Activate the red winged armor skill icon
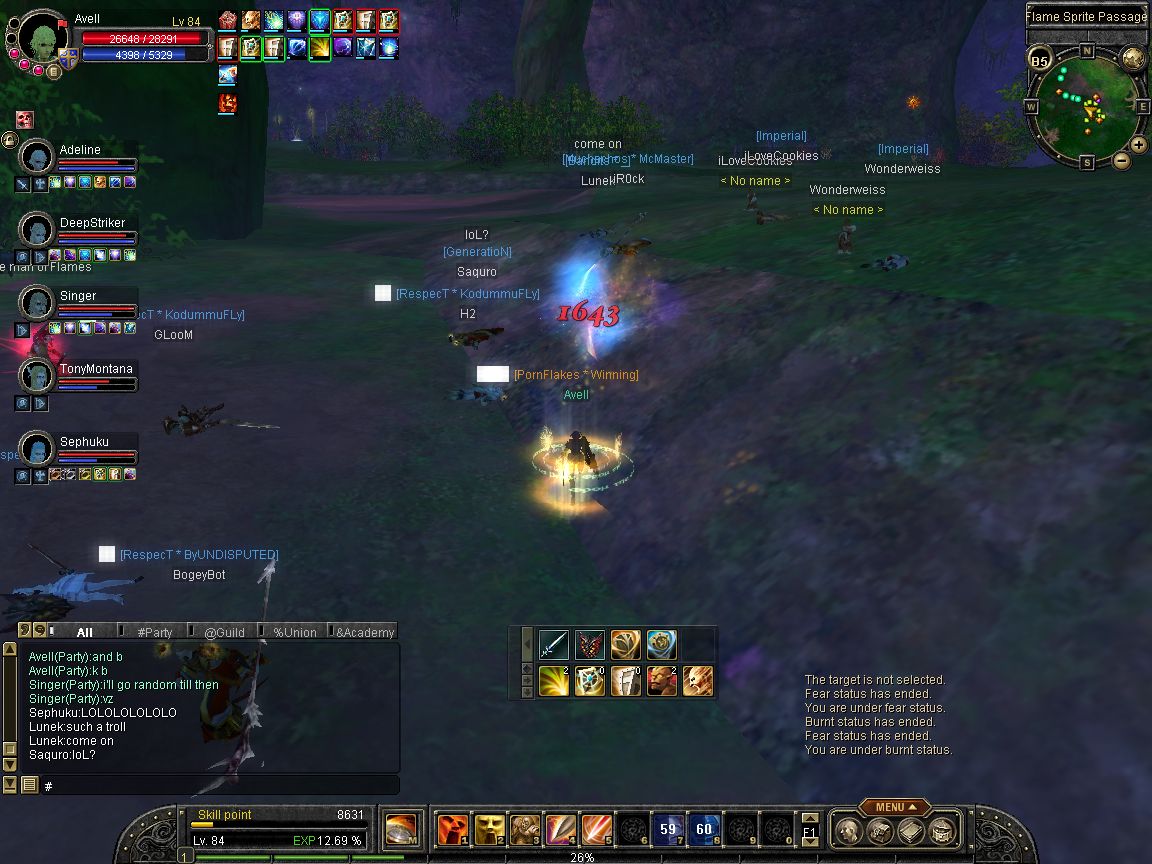1152x864 pixels. 590,645
